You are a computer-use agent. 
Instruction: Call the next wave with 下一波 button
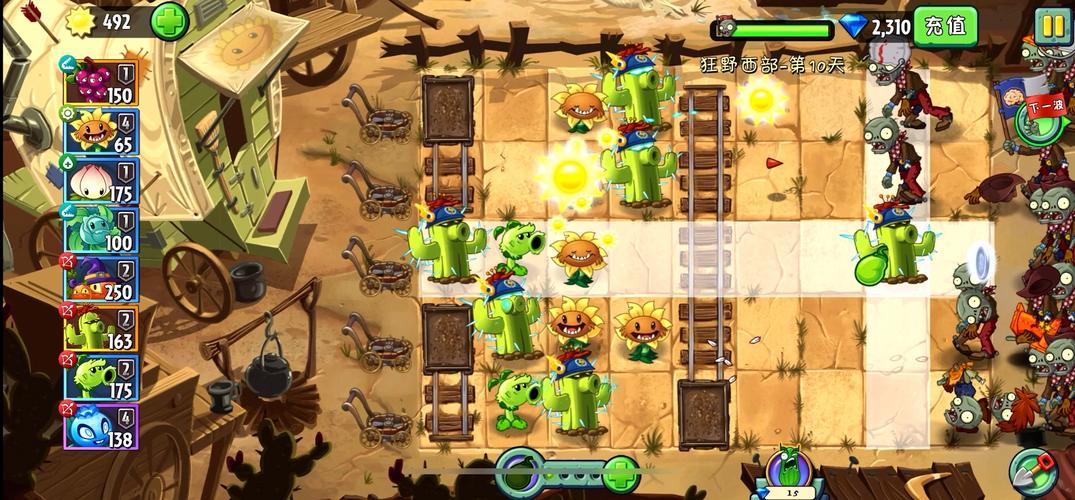[1038, 112]
